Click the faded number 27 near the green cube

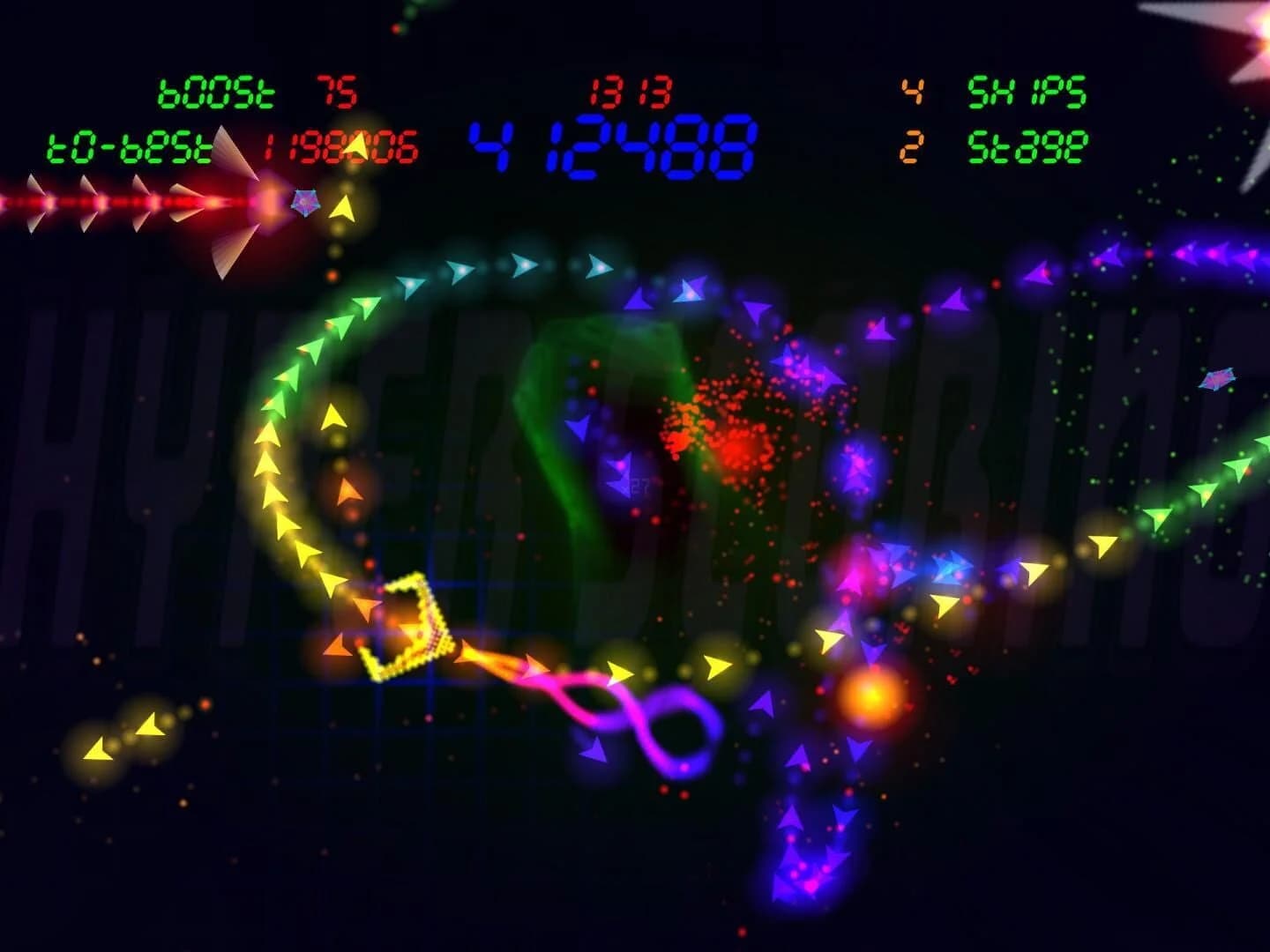641,482
